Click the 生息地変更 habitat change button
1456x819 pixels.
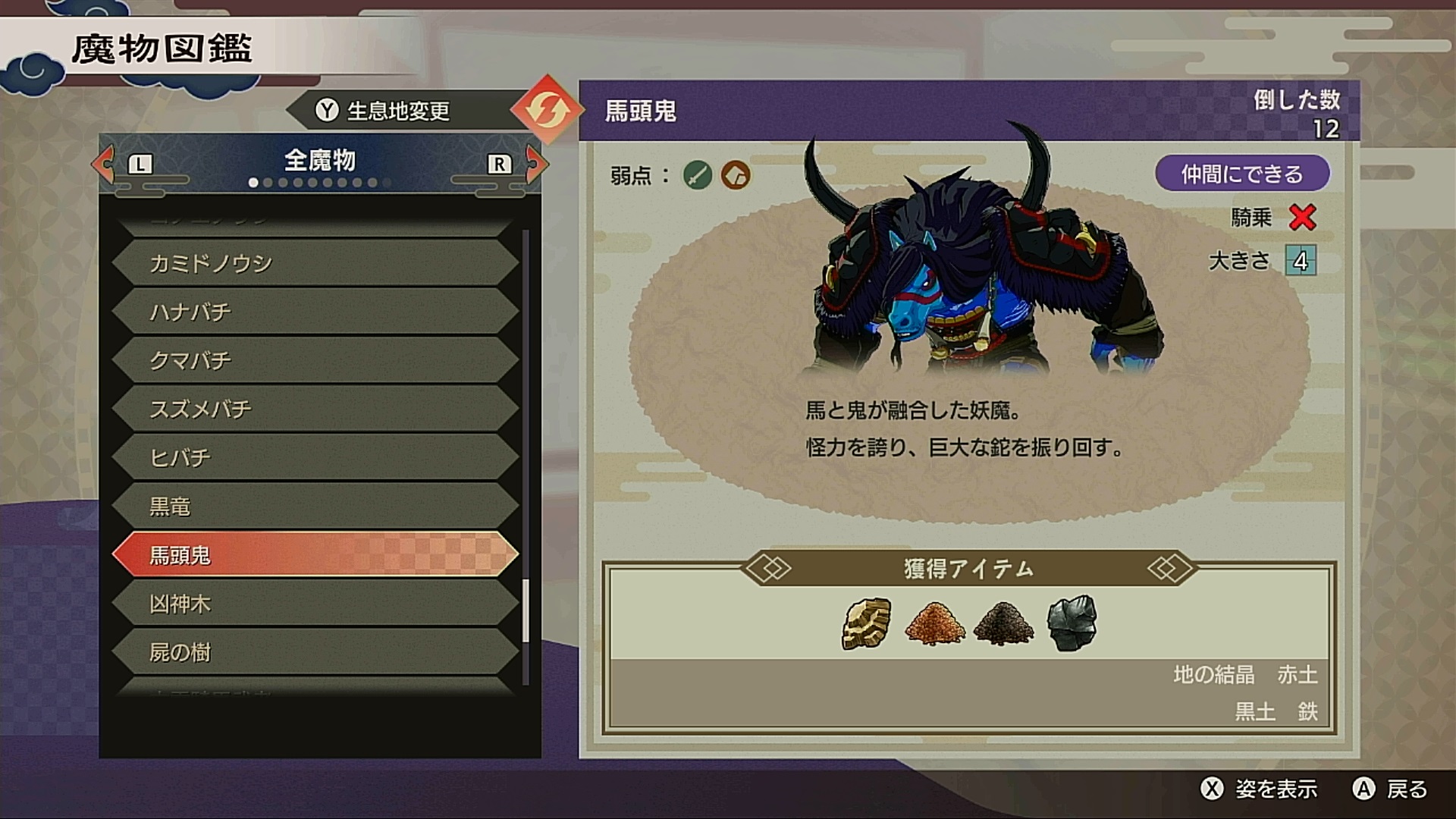pyautogui.click(x=383, y=111)
